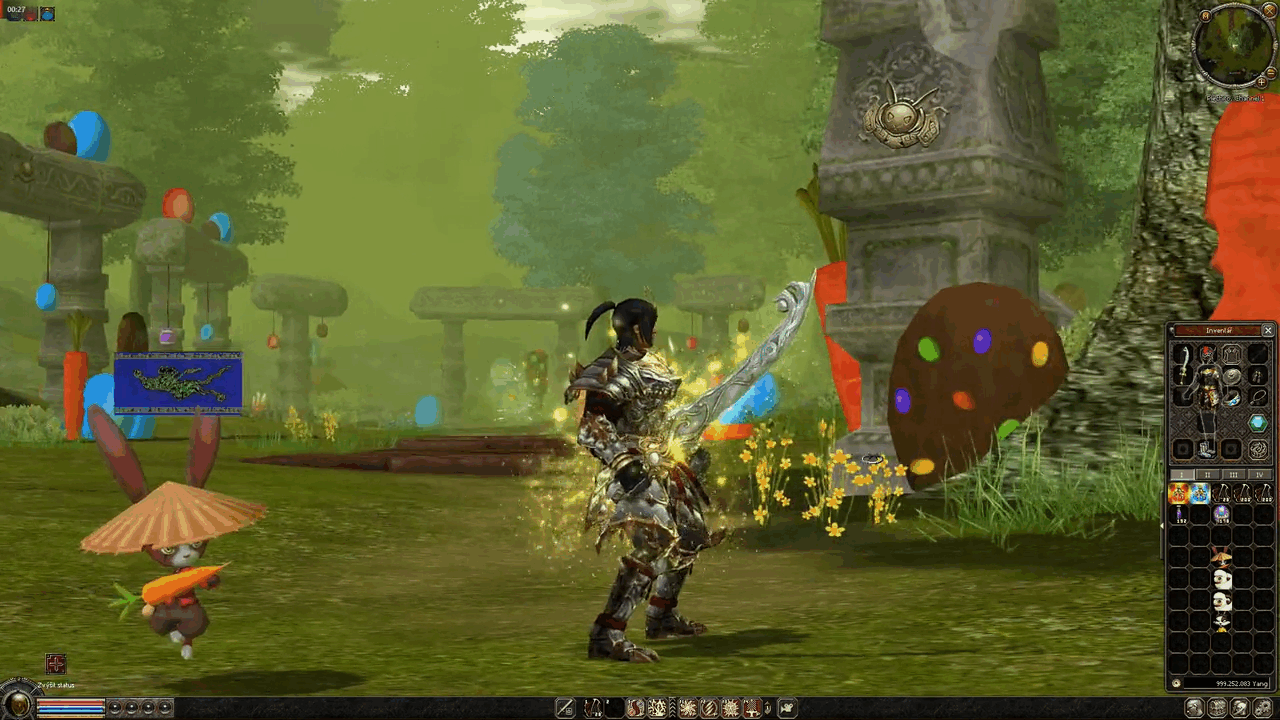The width and height of the screenshot is (1280, 720).
Task: Open the gear settings button in taskbar
Action: [1263, 708]
